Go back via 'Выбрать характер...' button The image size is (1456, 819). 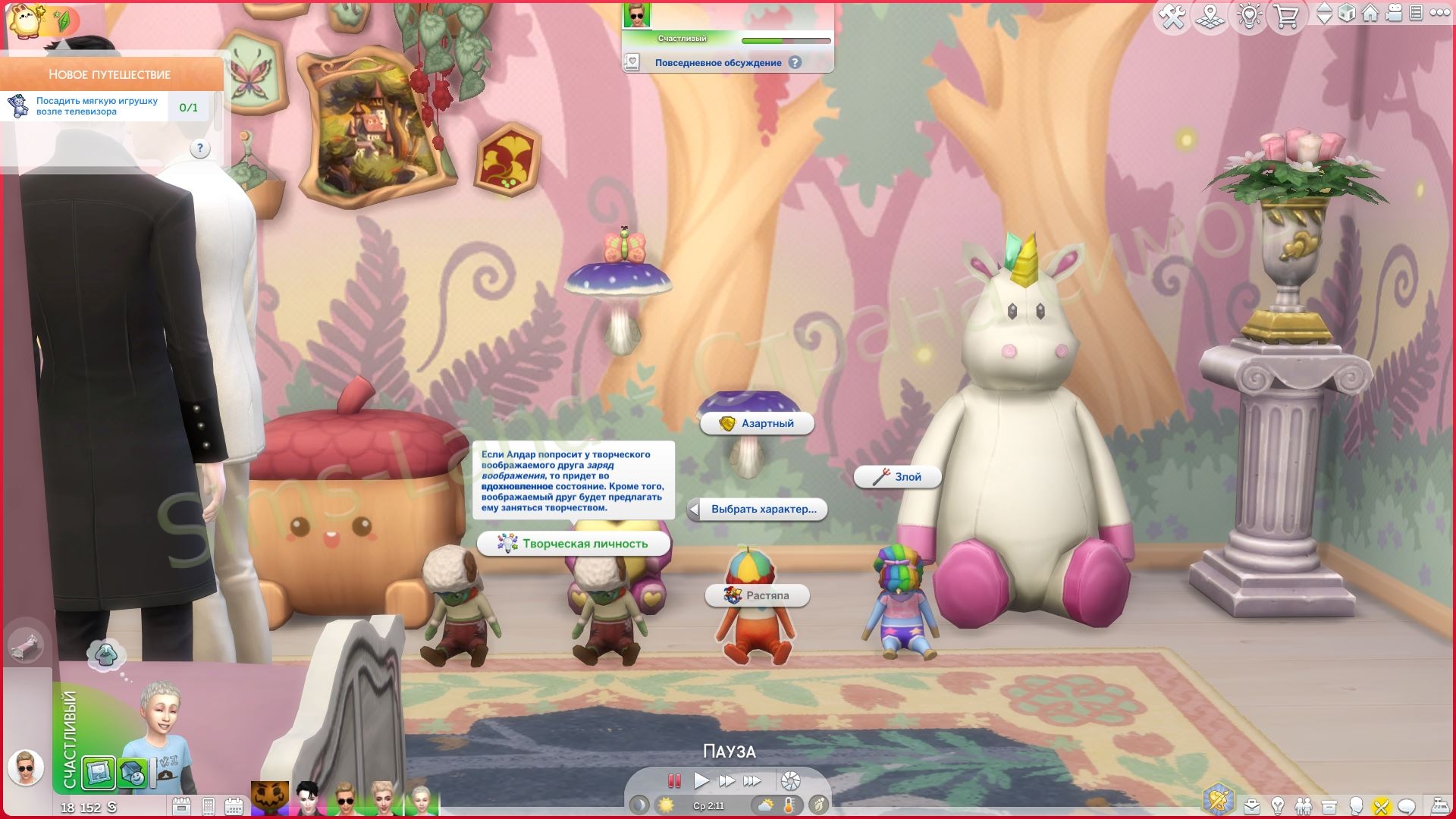[x=757, y=510]
